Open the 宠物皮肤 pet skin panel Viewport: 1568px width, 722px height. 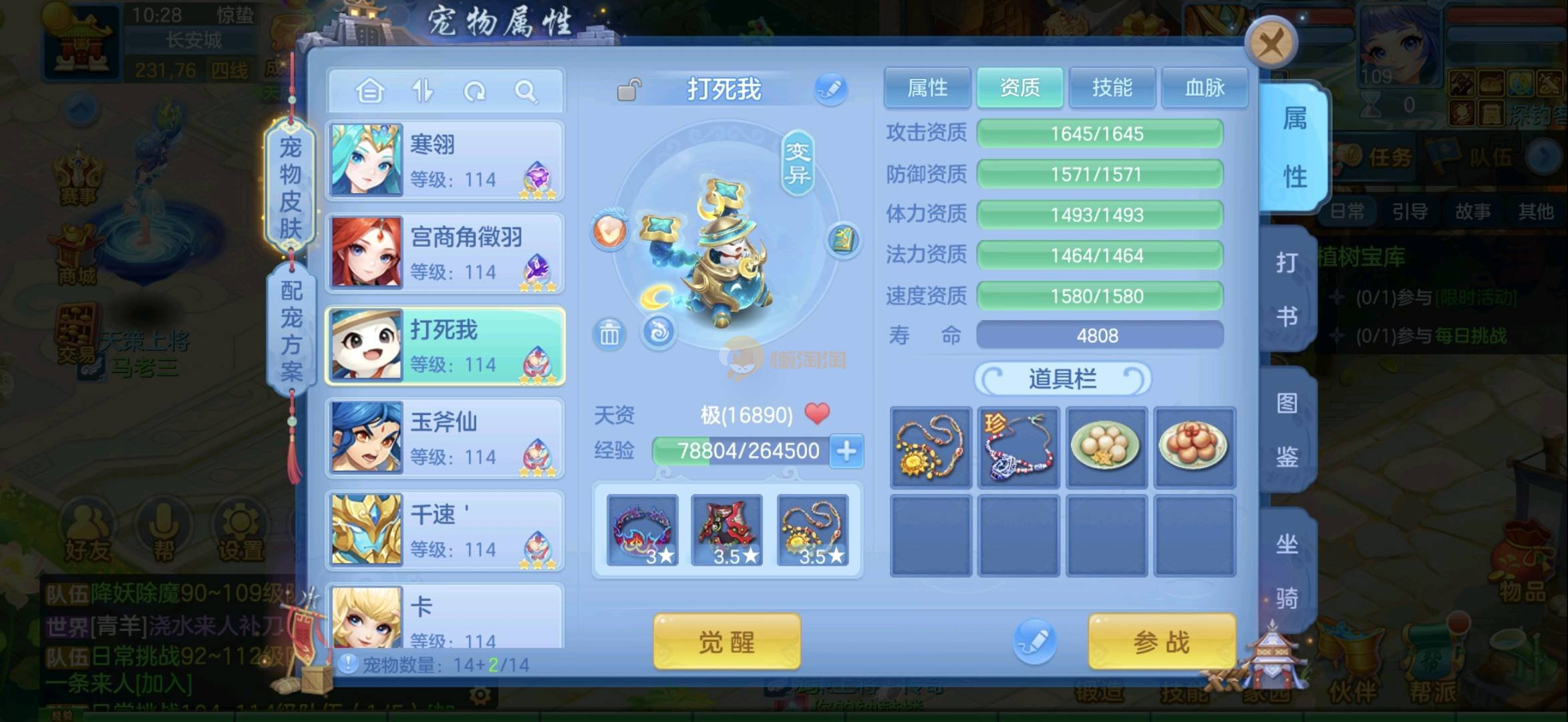click(290, 187)
